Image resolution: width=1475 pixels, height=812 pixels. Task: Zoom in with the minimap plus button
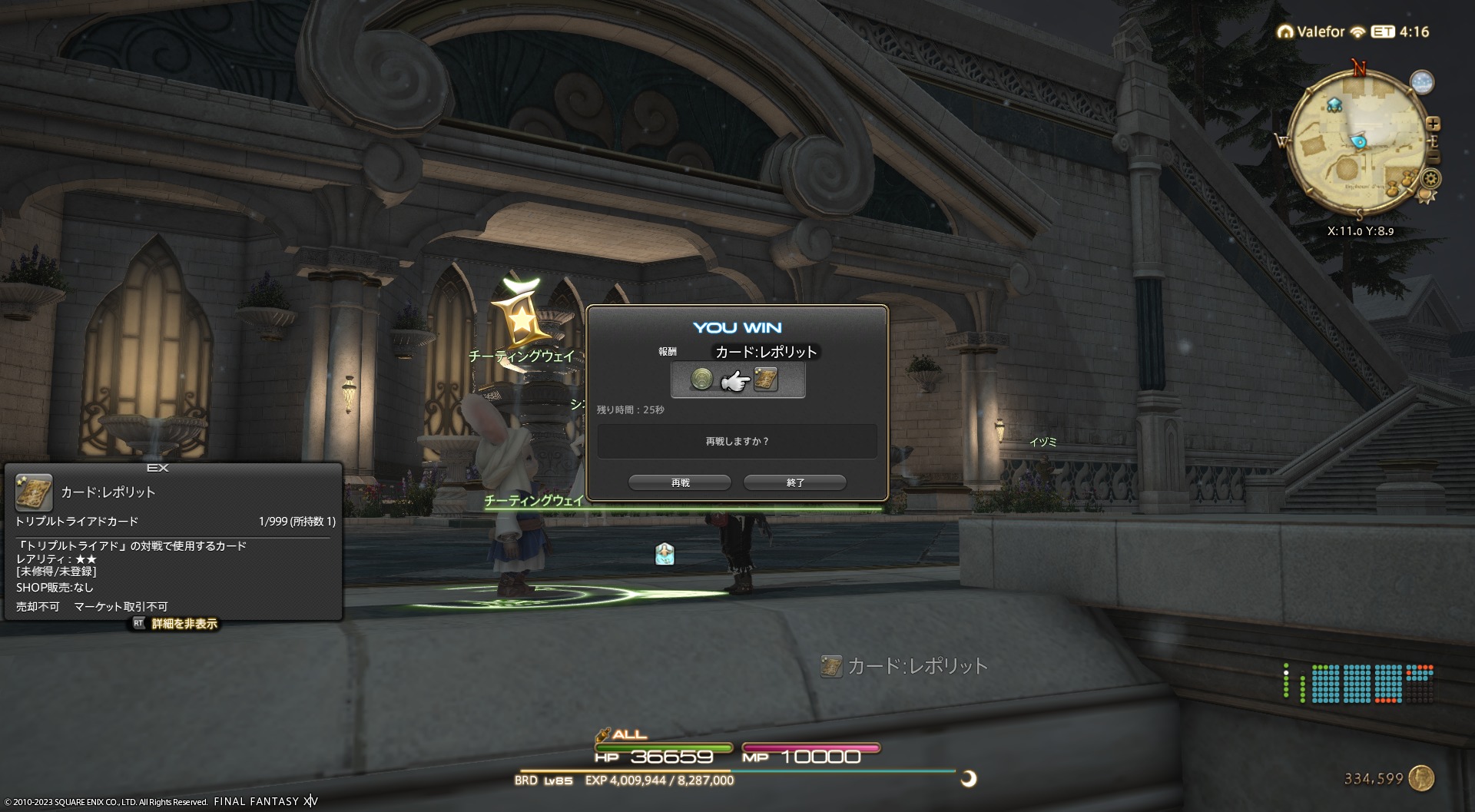[1433, 124]
